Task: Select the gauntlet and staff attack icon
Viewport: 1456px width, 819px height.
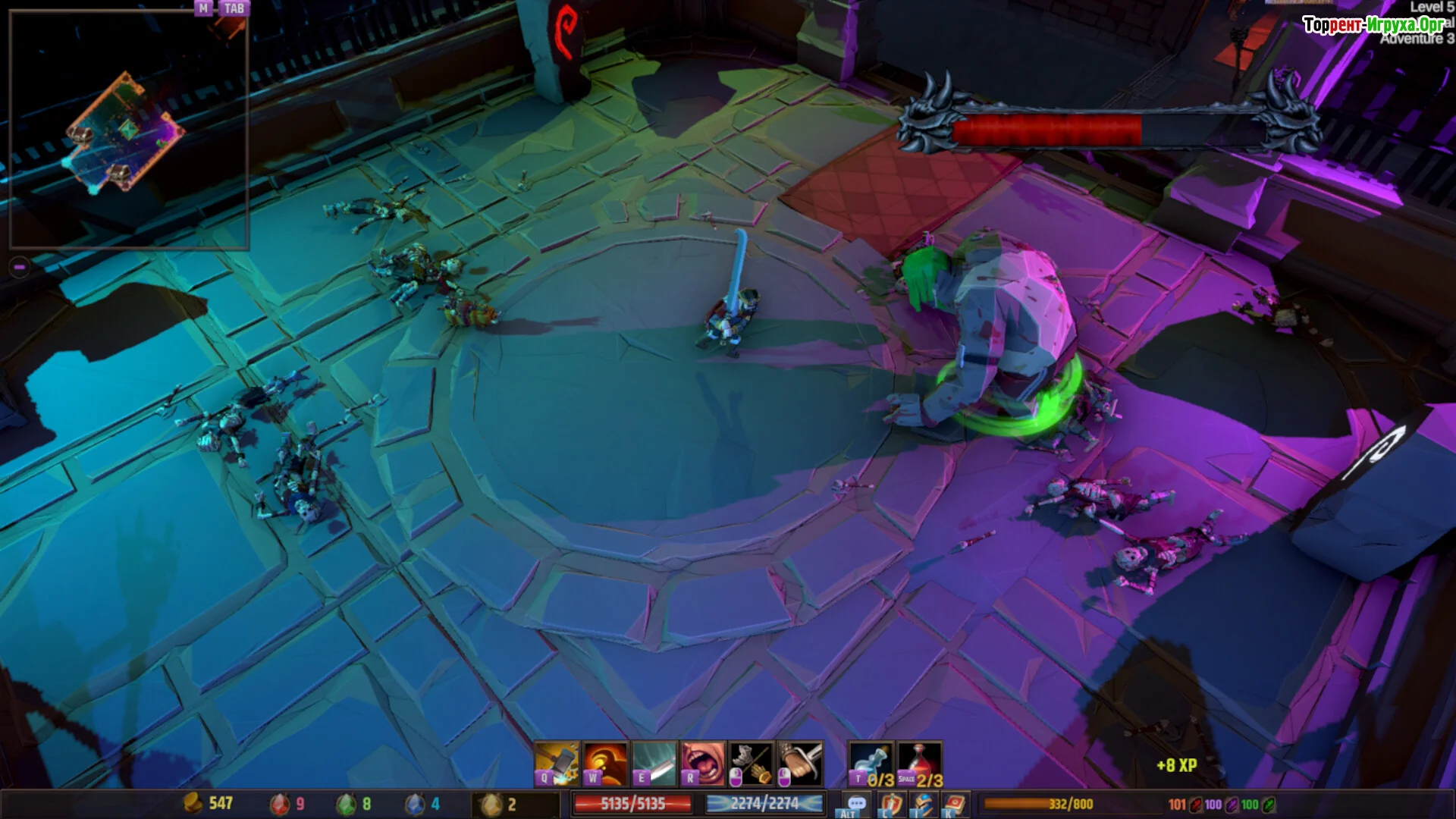Action: click(x=752, y=764)
